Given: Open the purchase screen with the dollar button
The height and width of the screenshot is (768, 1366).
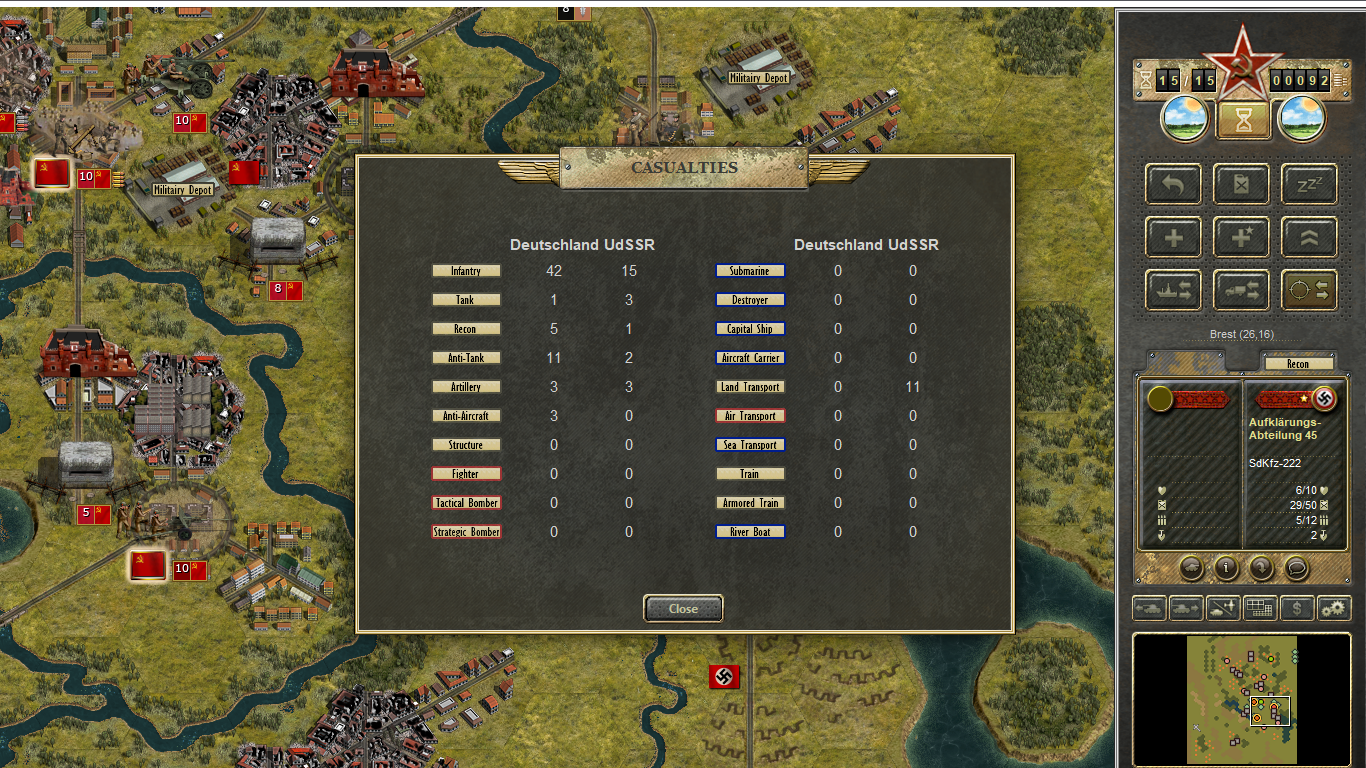Looking at the screenshot, I should tap(1297, 607).
